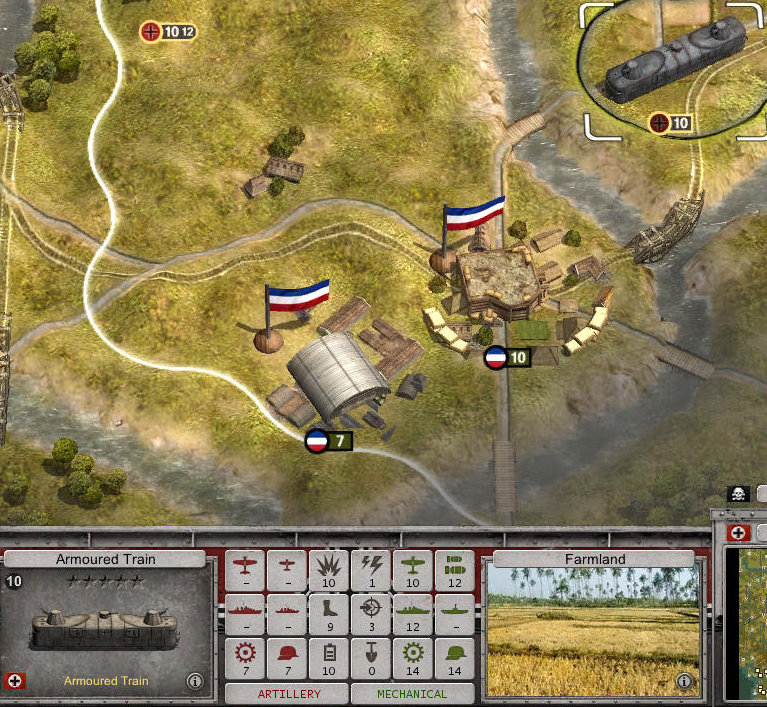Open the Armoured Train unit info button
767x707 pixels.
click(195, 682)
